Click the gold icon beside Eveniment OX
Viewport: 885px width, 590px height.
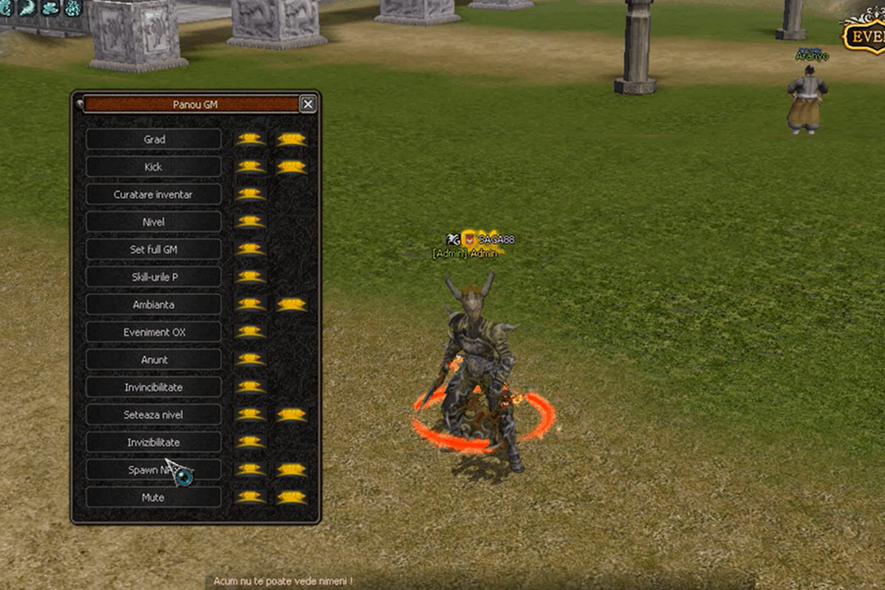tap(250, 332)
